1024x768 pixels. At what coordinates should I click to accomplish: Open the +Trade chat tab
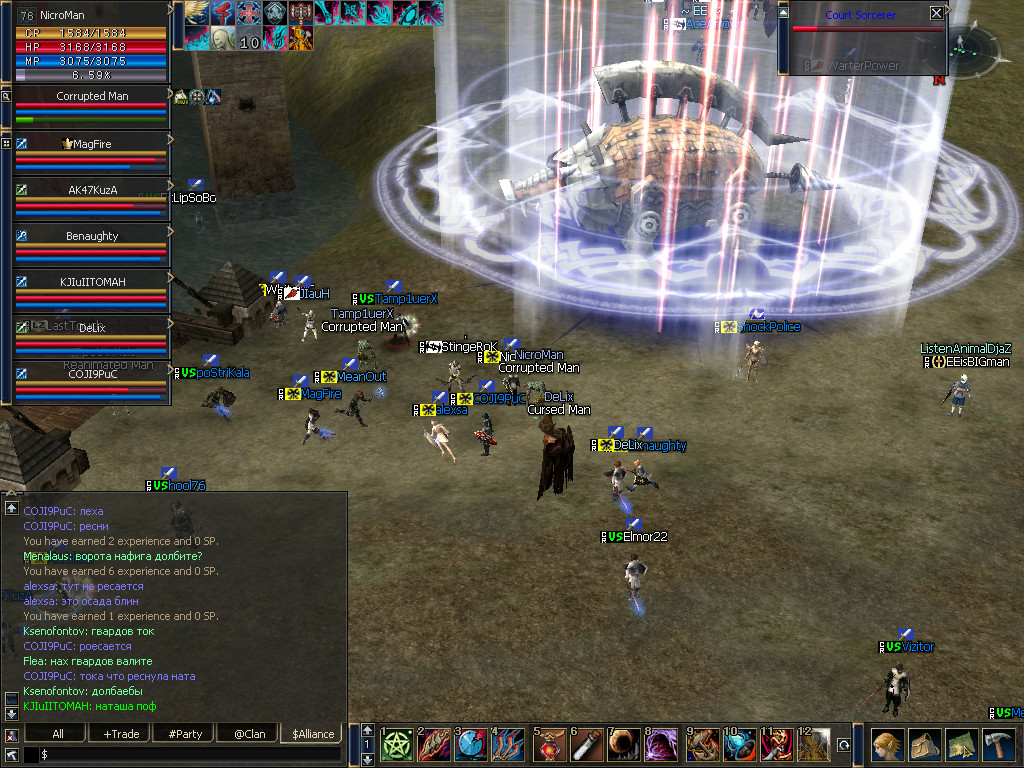tap(121, 734)
